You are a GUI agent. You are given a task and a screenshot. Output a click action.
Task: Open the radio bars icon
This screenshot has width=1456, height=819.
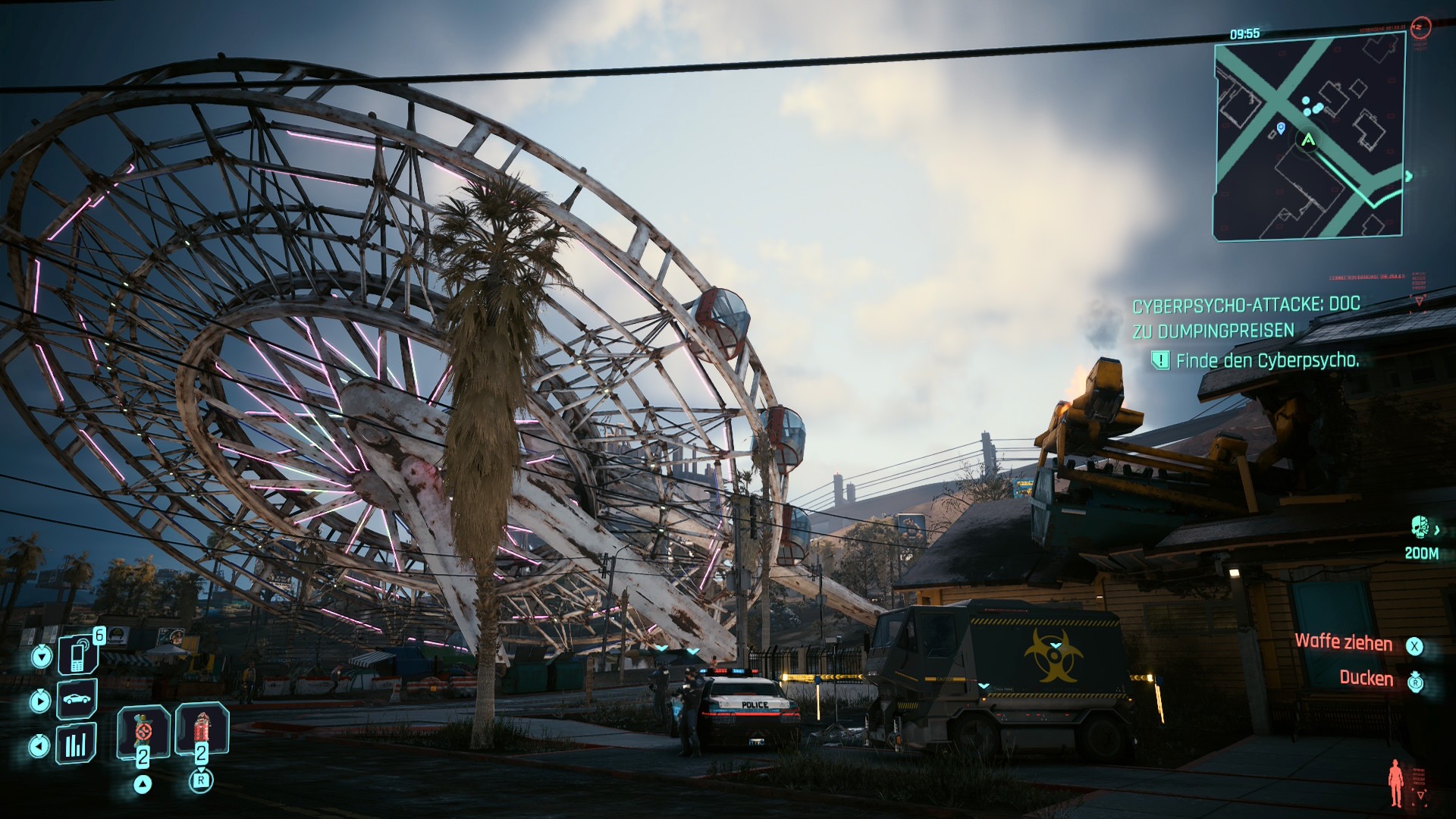pyautogui.click(x=76, y=745)
